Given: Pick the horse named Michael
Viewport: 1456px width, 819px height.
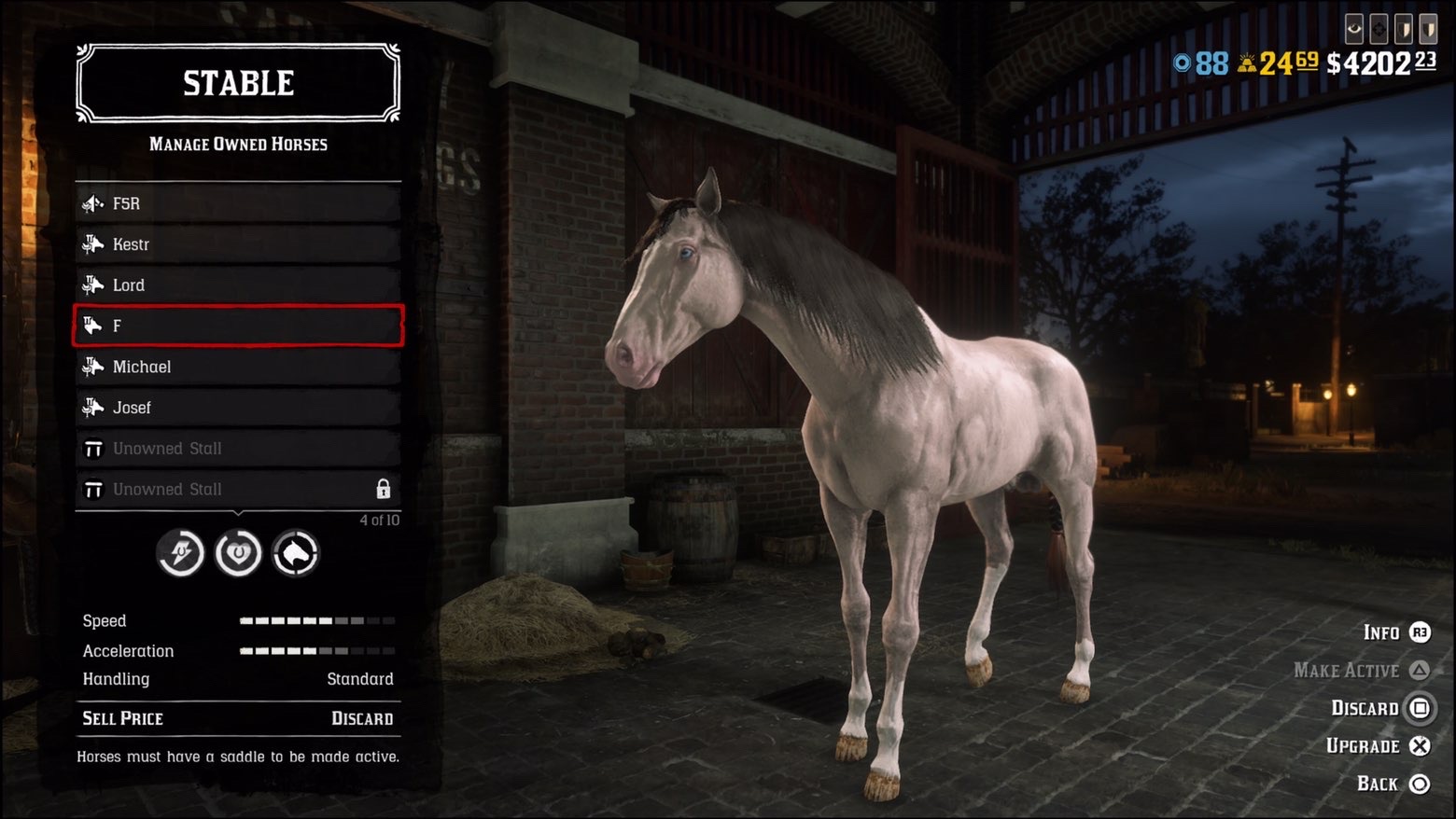Looking at the screenshot, I should click(x=238, y=367).
